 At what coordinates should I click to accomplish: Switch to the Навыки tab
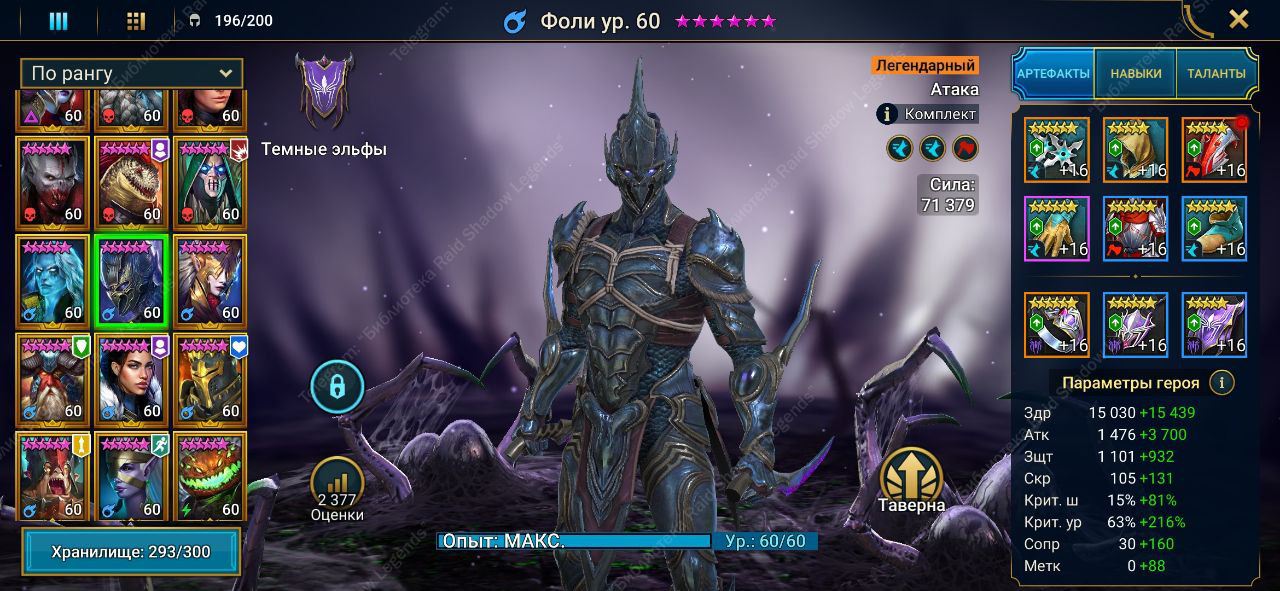pos(1135,73)
